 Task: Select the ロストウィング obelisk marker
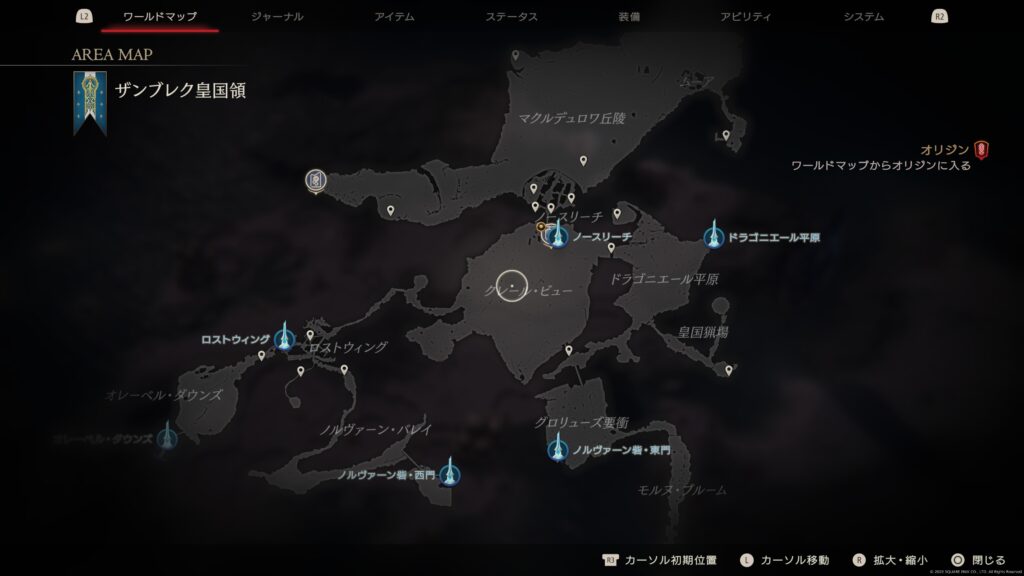[x=285, y=338]
